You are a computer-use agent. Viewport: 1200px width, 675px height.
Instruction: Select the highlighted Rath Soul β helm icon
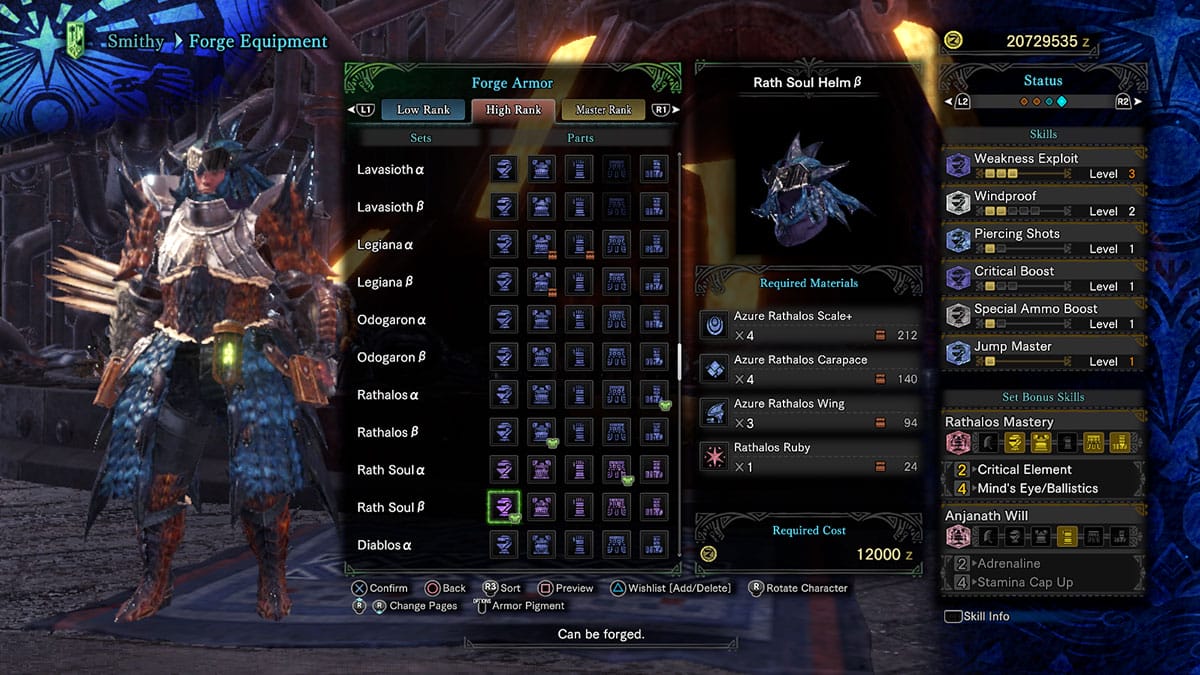tap(503, 507)
